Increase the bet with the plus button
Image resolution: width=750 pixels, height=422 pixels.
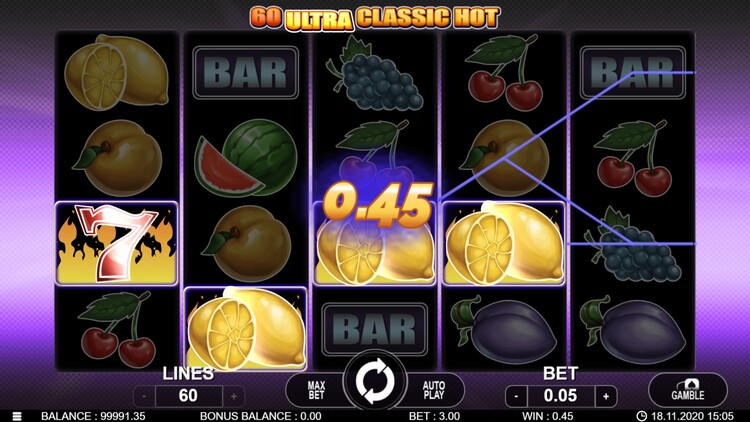point(606,396)
